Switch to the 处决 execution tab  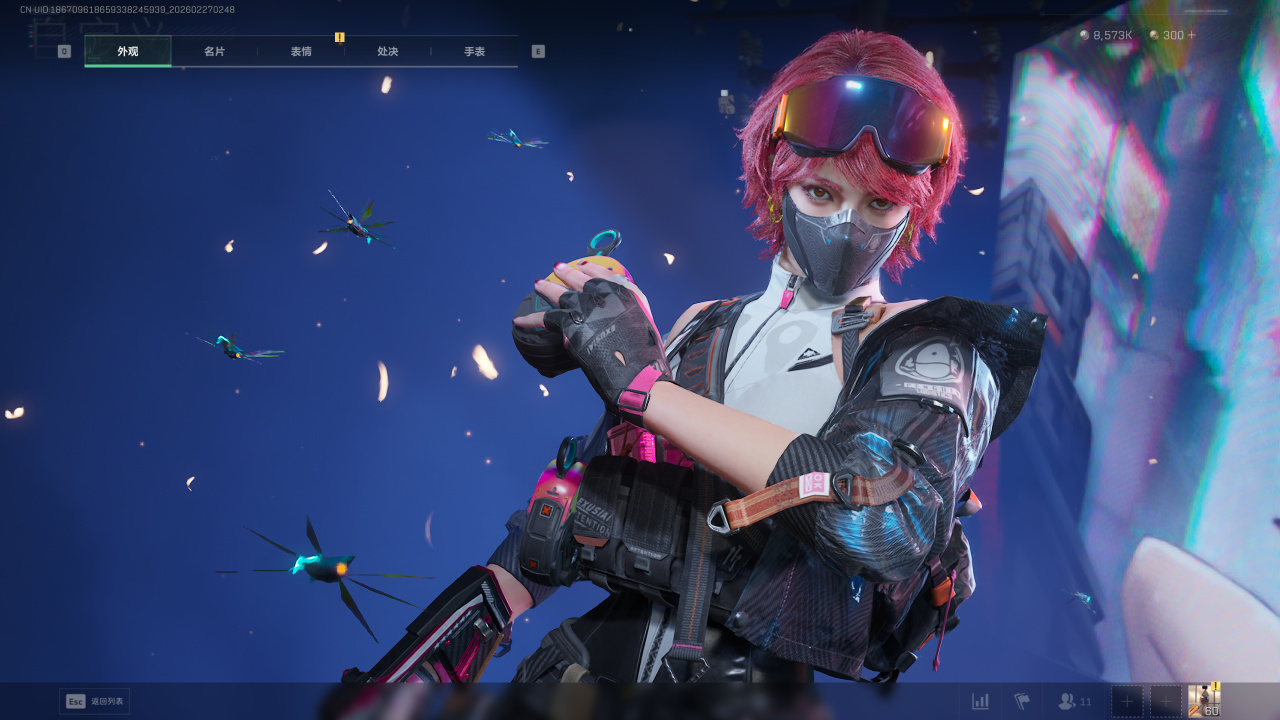388,51
